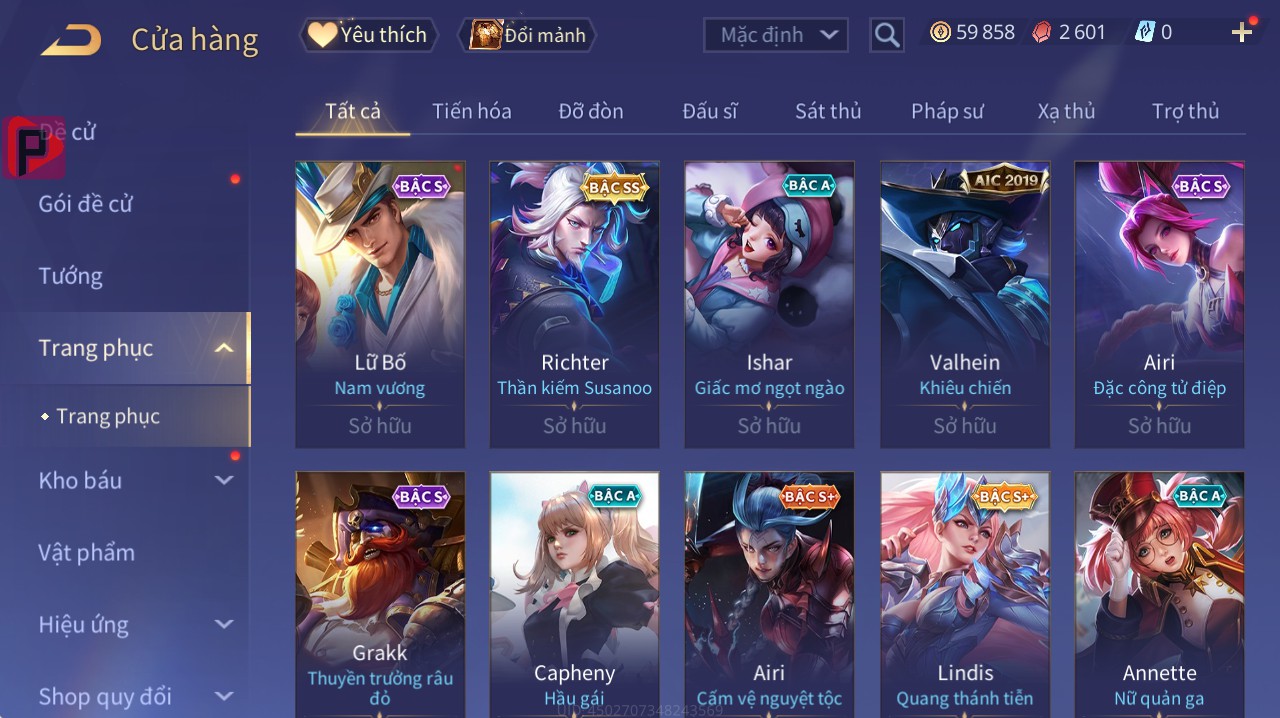This screenshot has width=1280, height=718.
Task: Open the Trợ thủ tab
Action: (x=1185, y=111)
